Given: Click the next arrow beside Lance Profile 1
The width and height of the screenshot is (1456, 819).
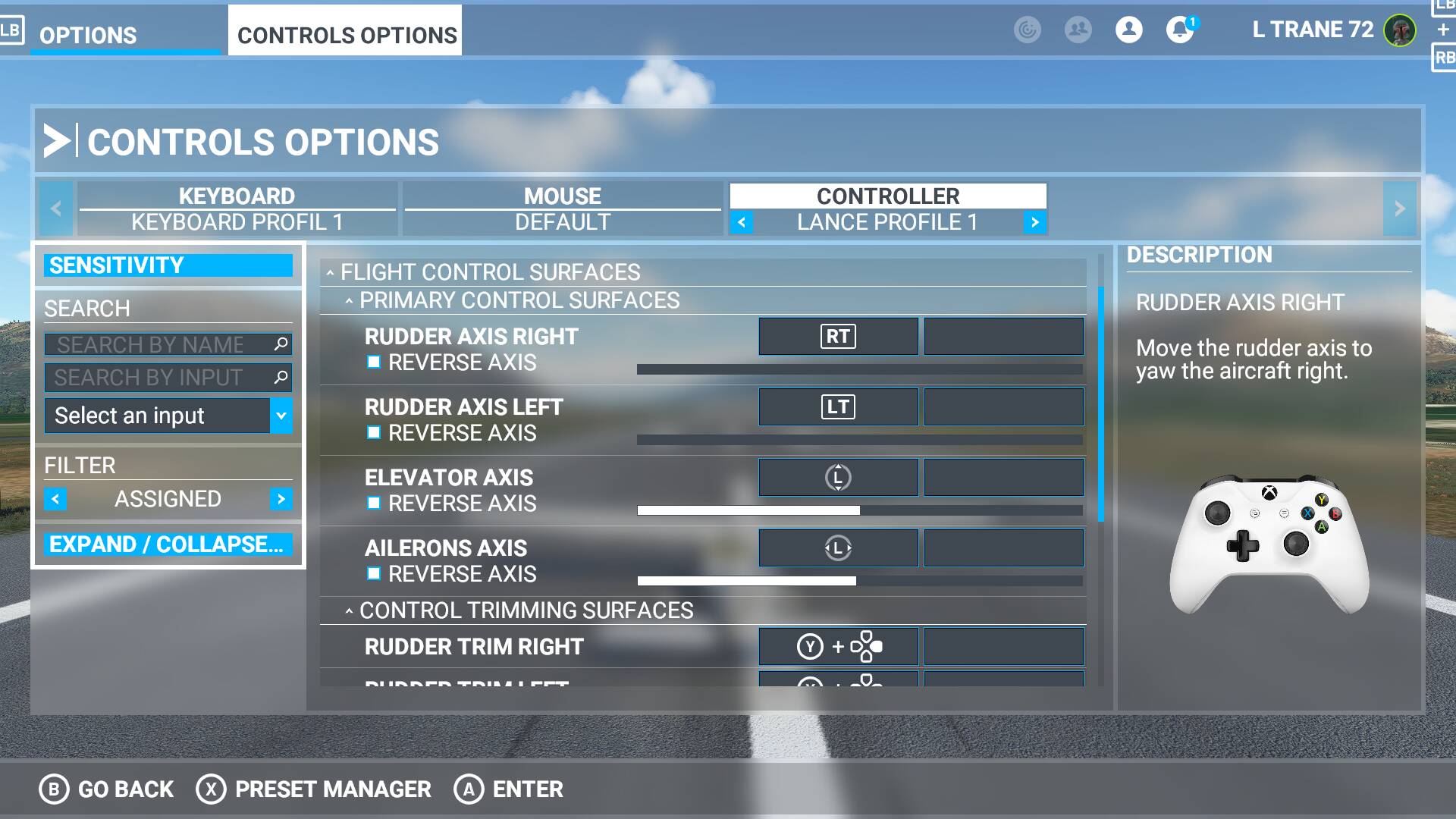Looking at the screenshot, I should [x=1034, y=222].
